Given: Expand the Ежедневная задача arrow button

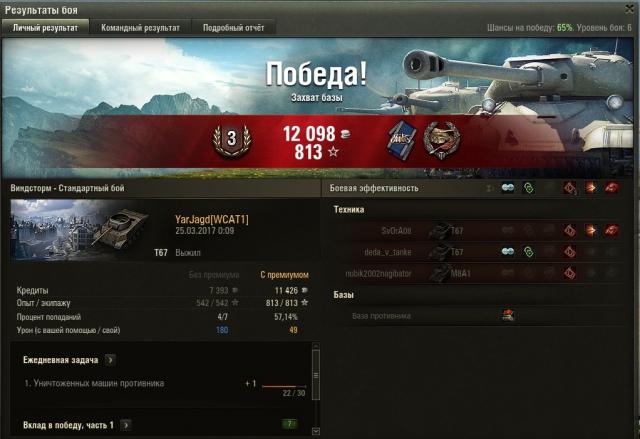Looking at the screenshot, I should [110, 360].
